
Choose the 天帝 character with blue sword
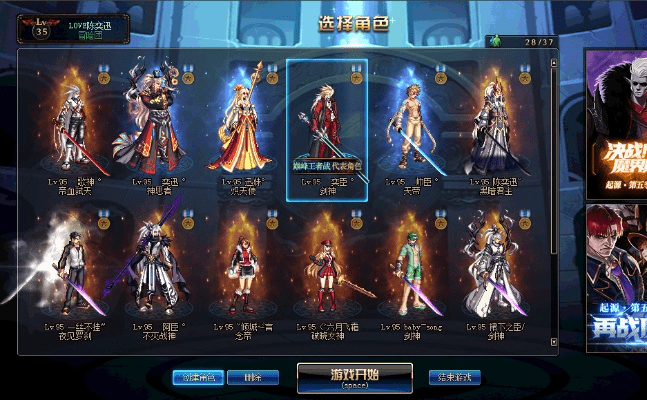(x=410, y=125)
